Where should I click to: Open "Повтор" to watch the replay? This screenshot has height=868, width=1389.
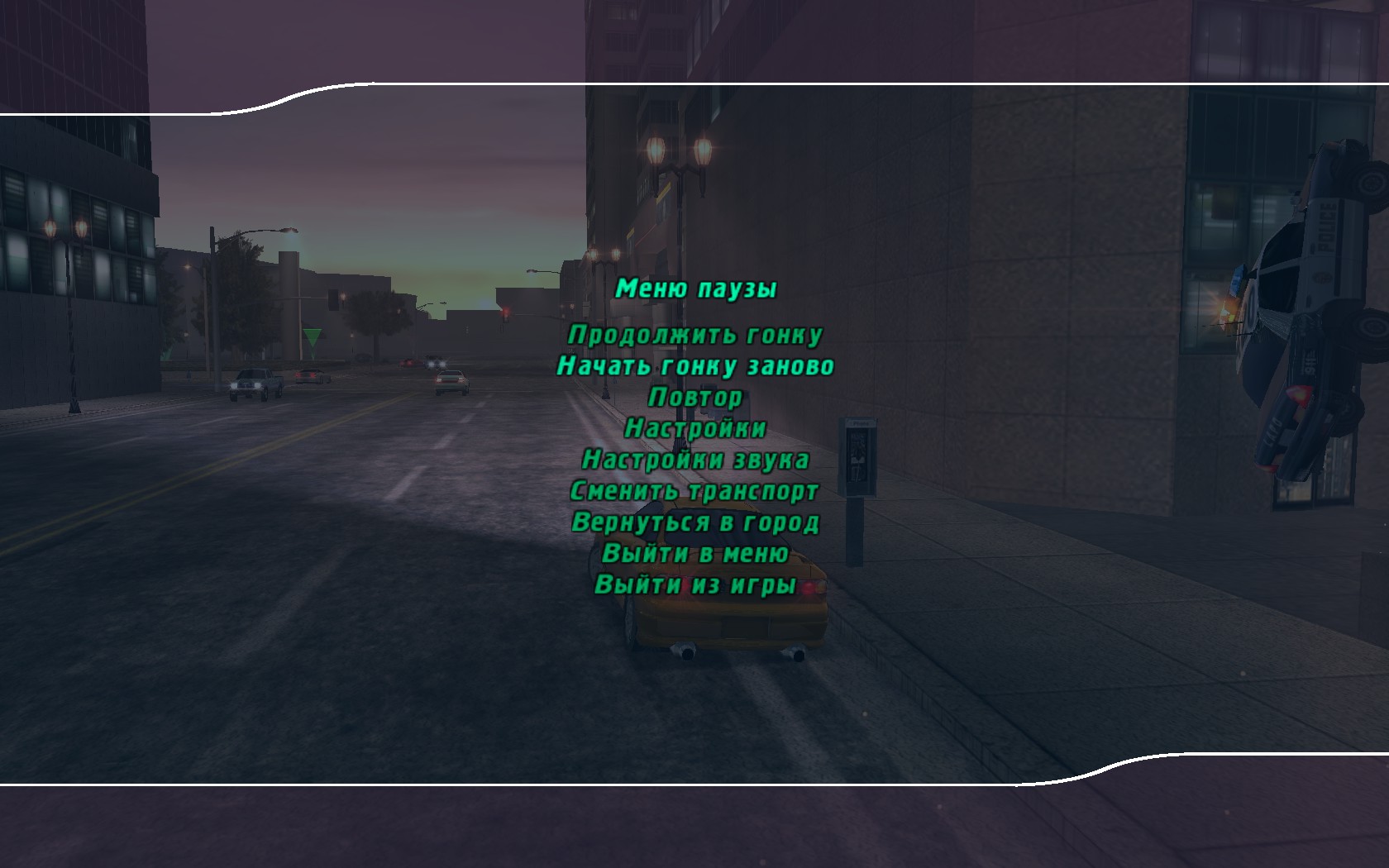point(697,398)
